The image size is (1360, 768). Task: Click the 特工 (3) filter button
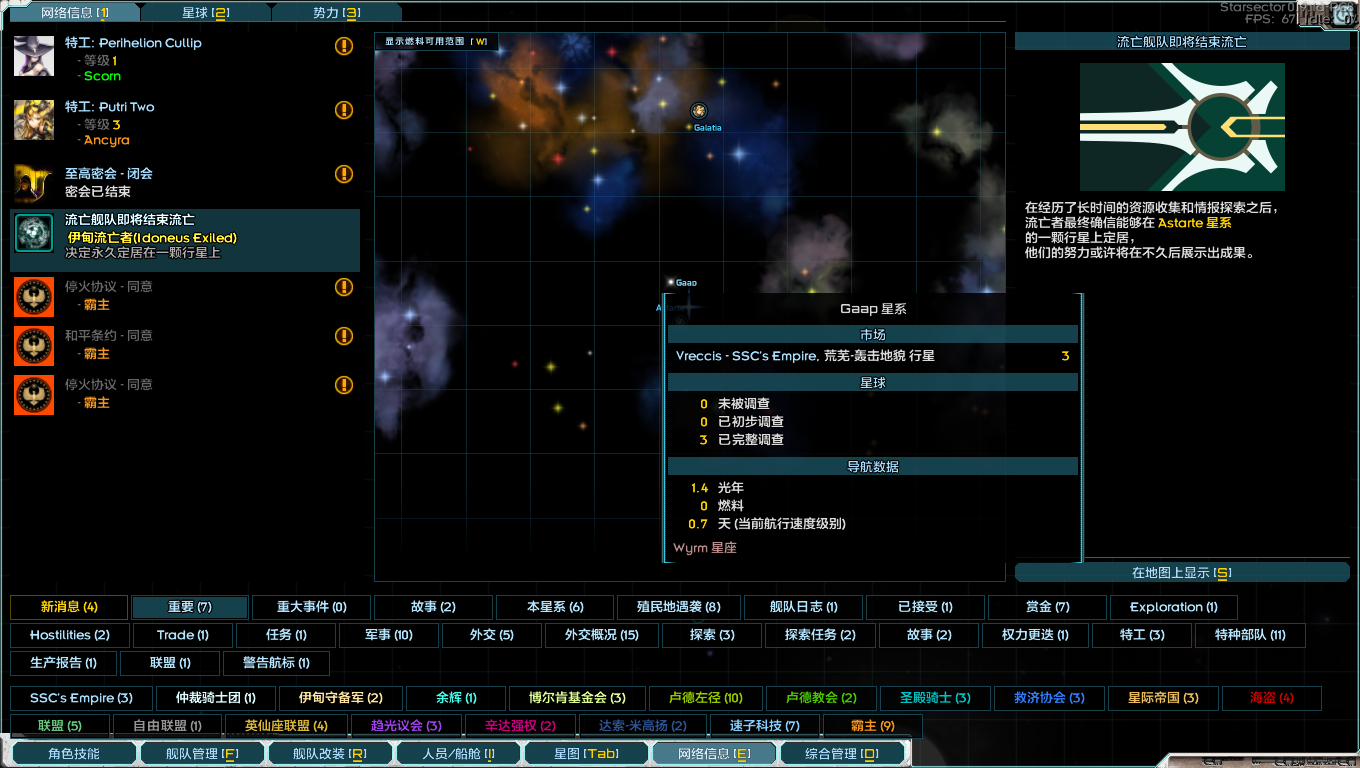click(1141, 634)
